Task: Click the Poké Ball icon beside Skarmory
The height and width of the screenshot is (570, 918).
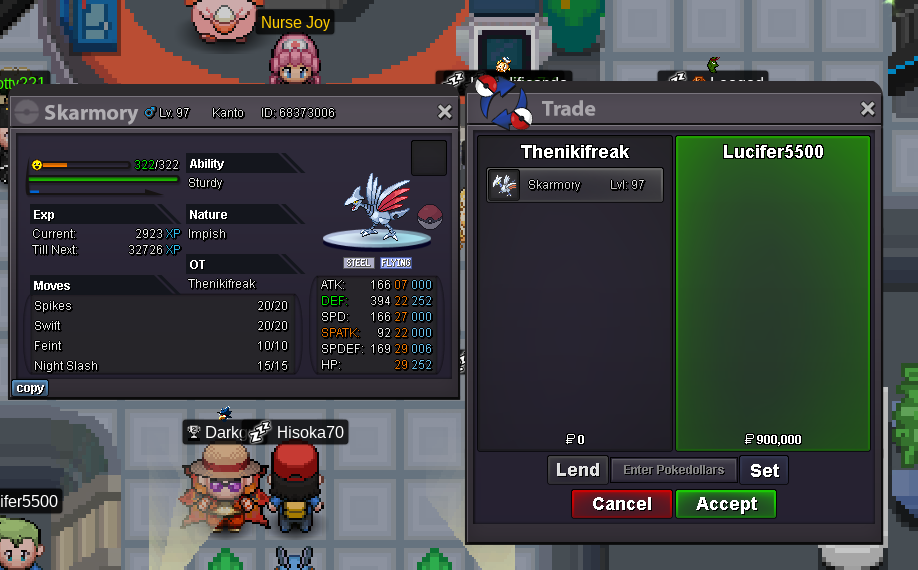Action: pos(429,217)
